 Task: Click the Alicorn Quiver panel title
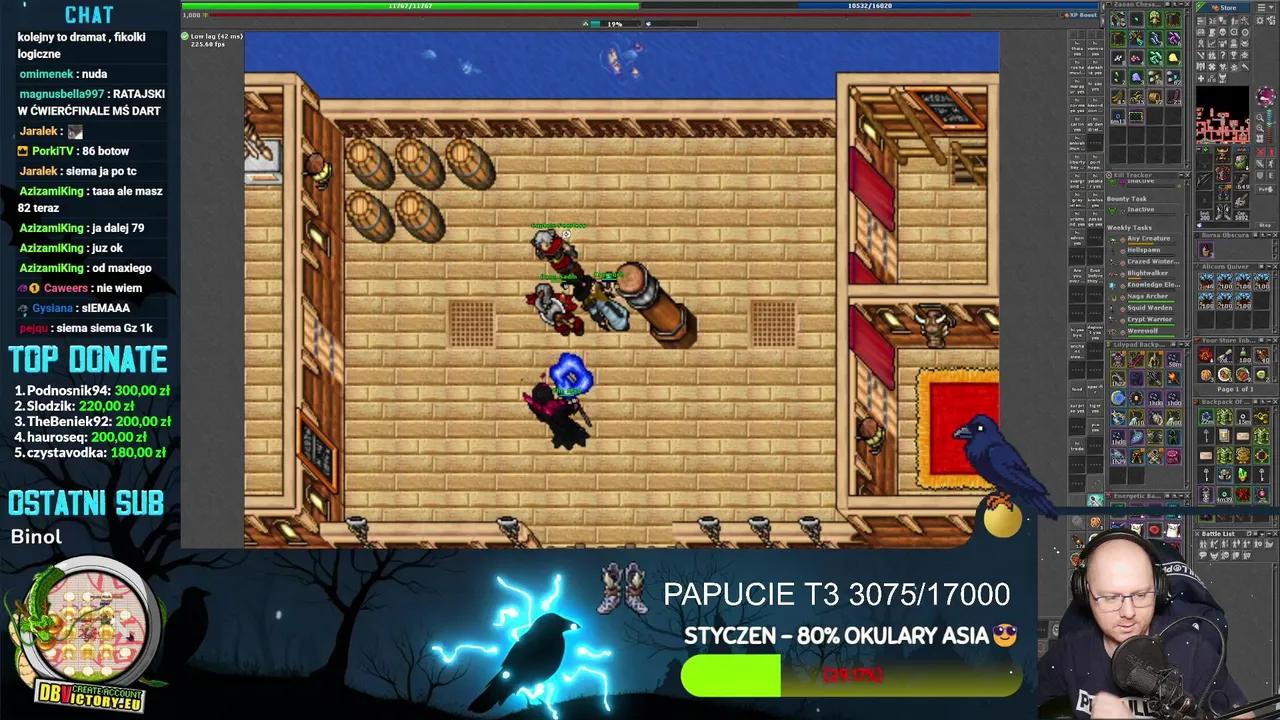tap(1225, 266)
